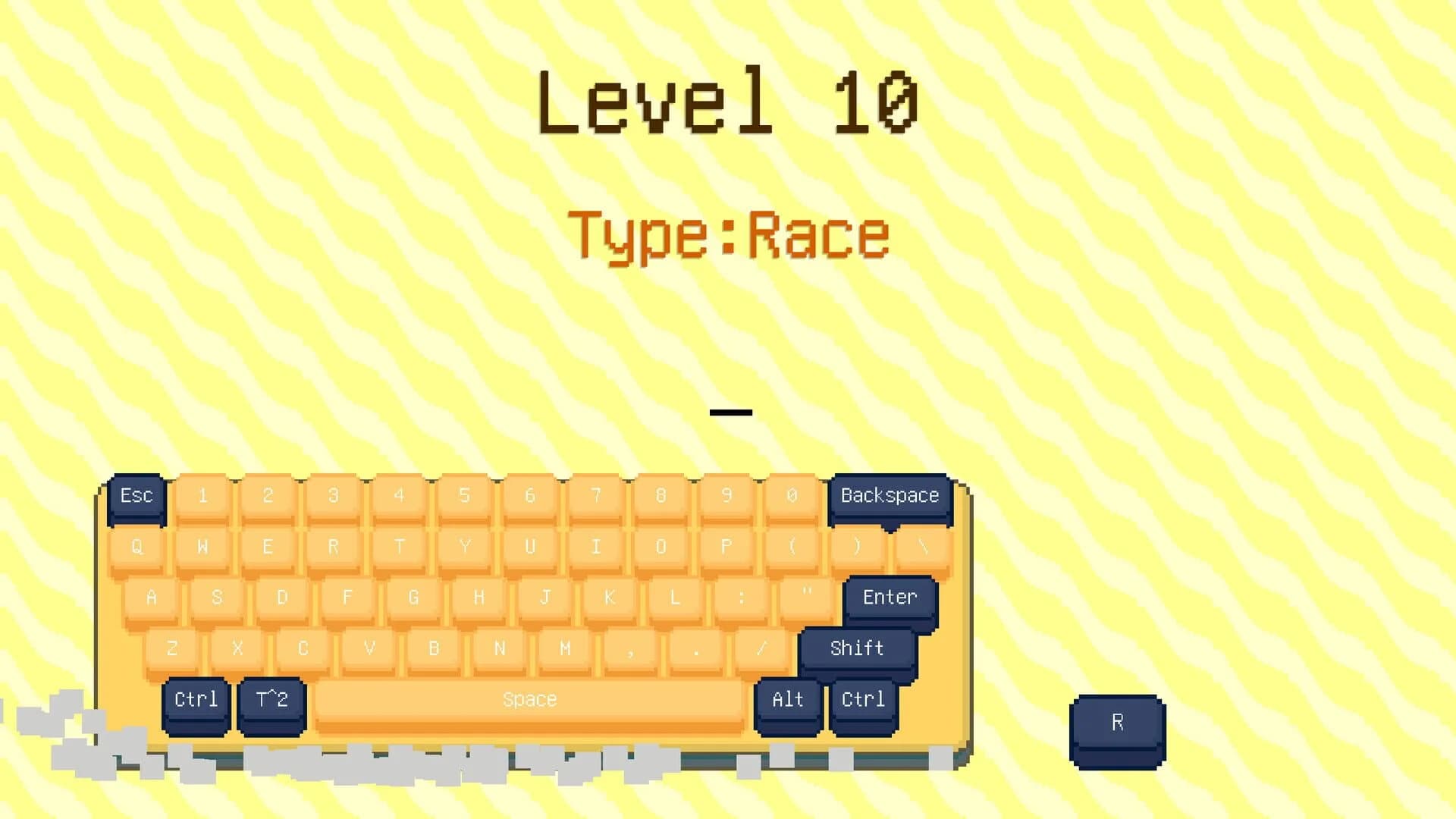The height and width of the screenshot is (819, 1456).
Task: Click the Z key
Action: click(x=172, y=648)
